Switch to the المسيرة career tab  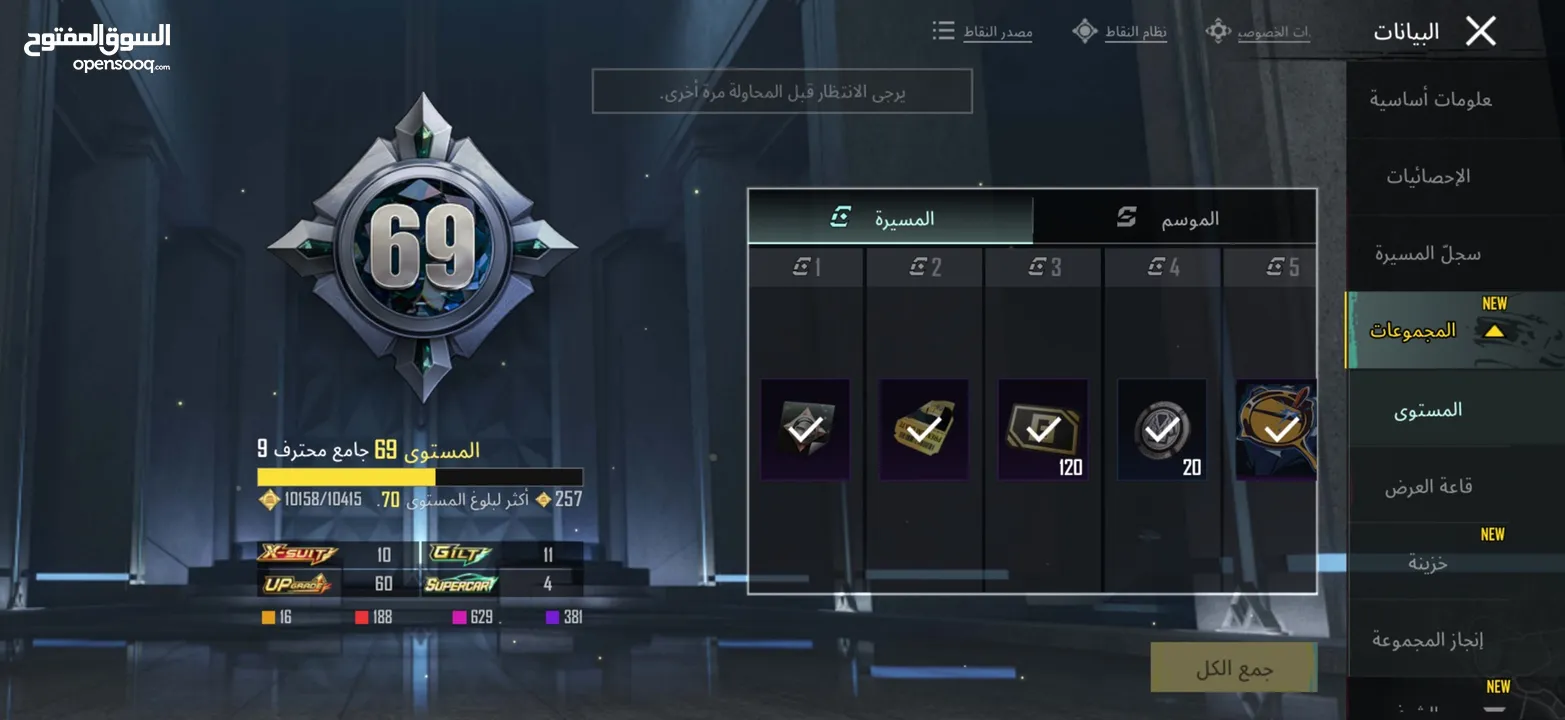(x=890, y=219)
